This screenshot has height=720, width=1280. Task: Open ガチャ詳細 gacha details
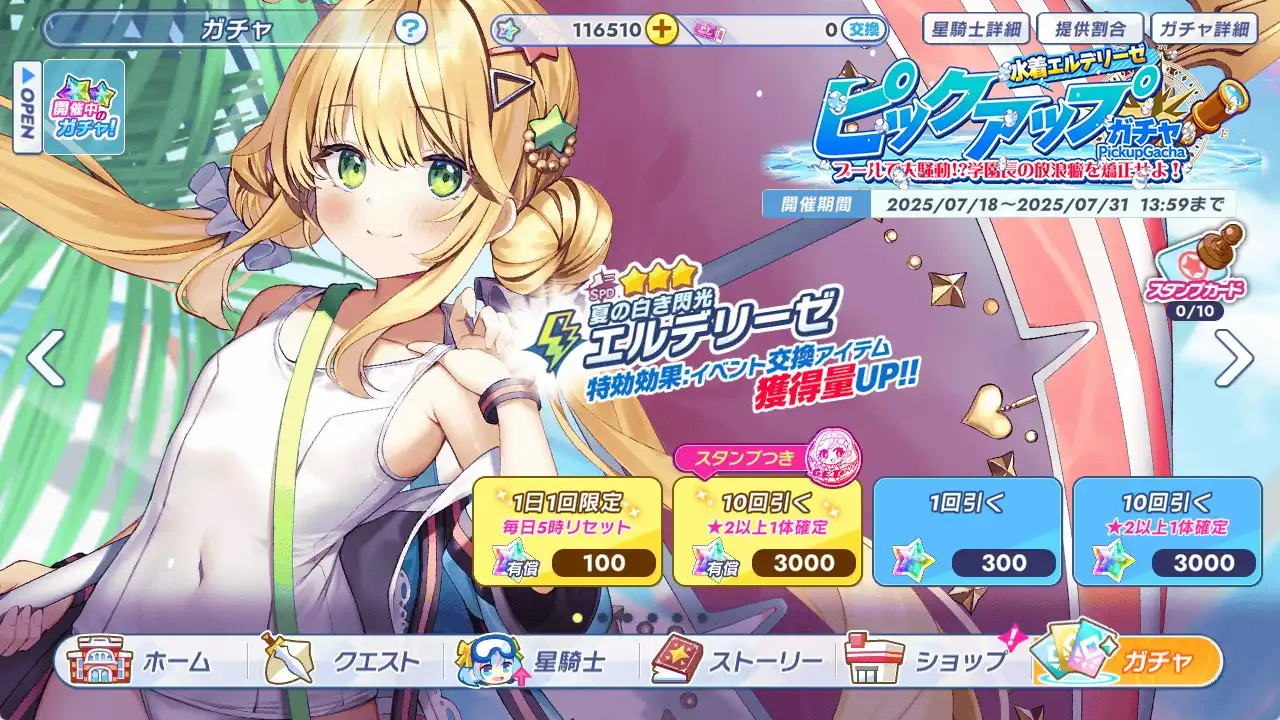click(1203, 28)
